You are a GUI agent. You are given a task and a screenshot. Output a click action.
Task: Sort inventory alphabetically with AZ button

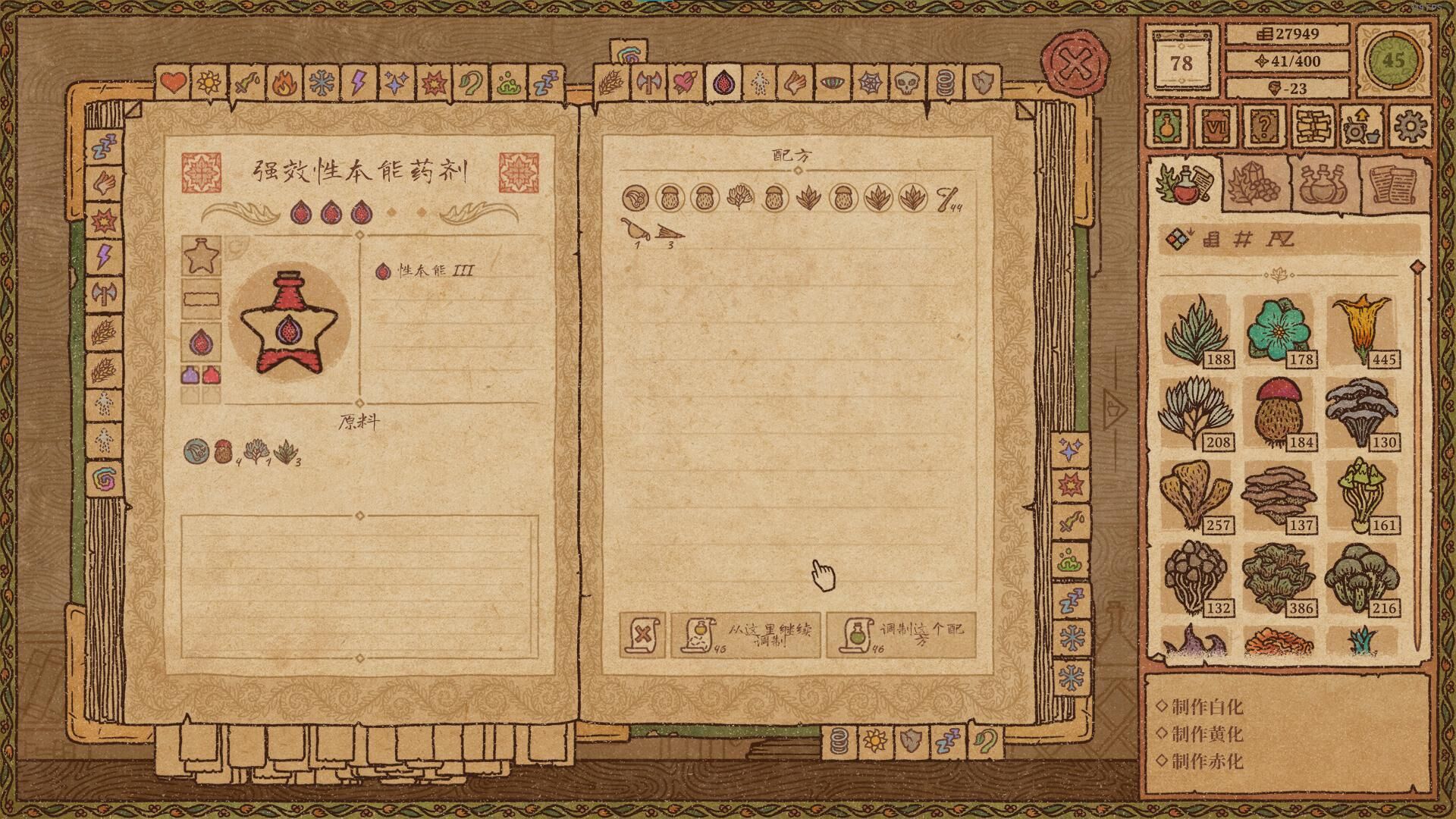1281,240
